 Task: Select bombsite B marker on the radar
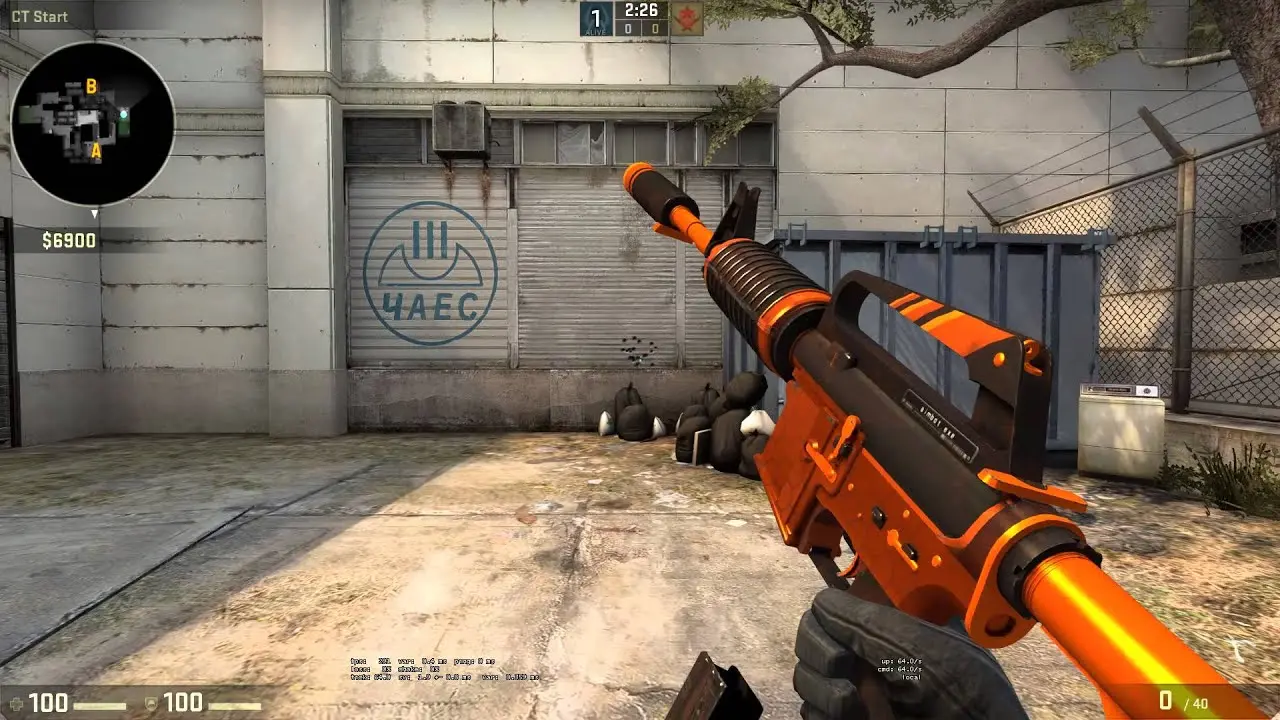point(91,87)
